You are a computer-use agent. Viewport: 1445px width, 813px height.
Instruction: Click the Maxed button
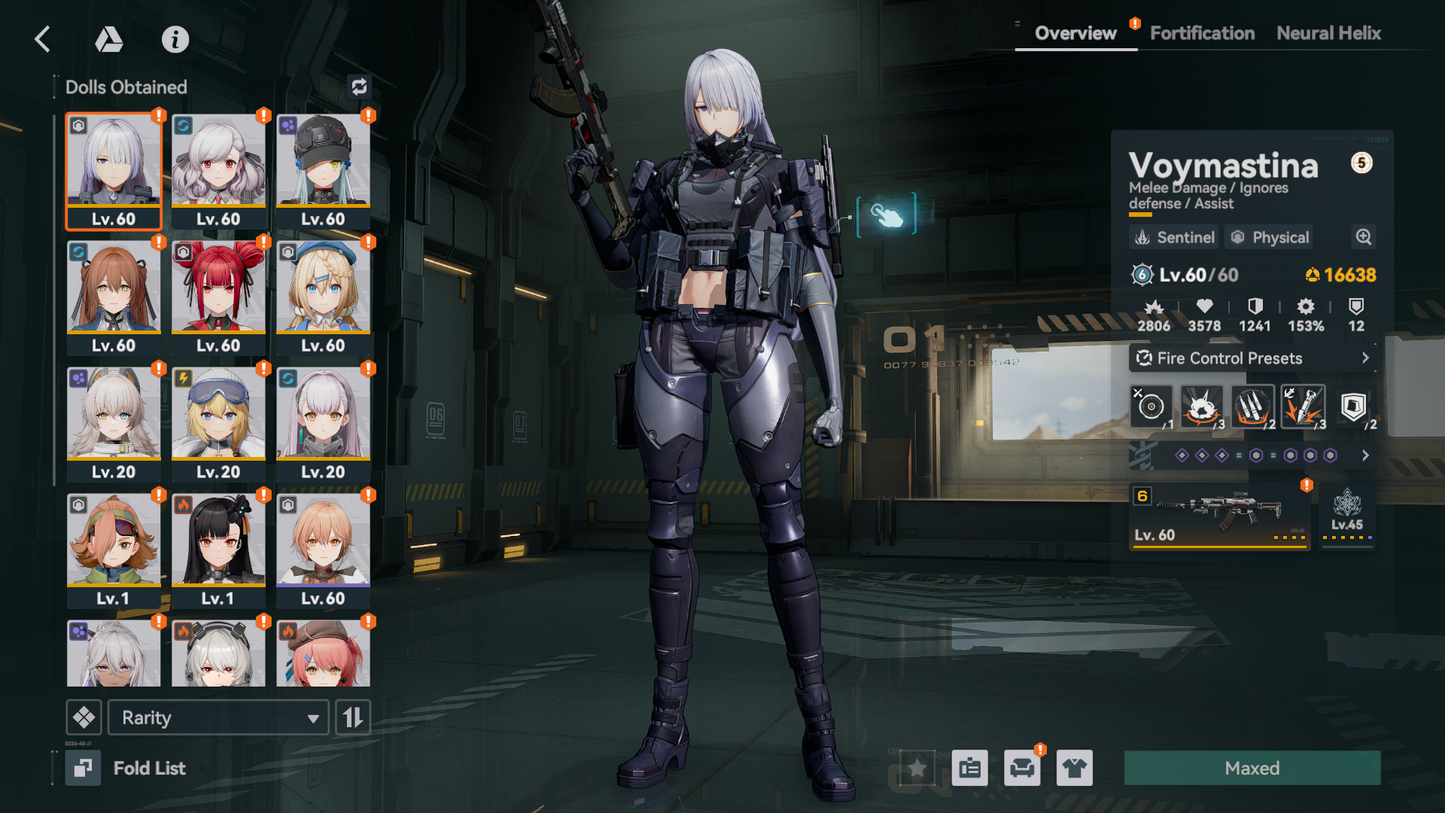[x=1251, y=768]
